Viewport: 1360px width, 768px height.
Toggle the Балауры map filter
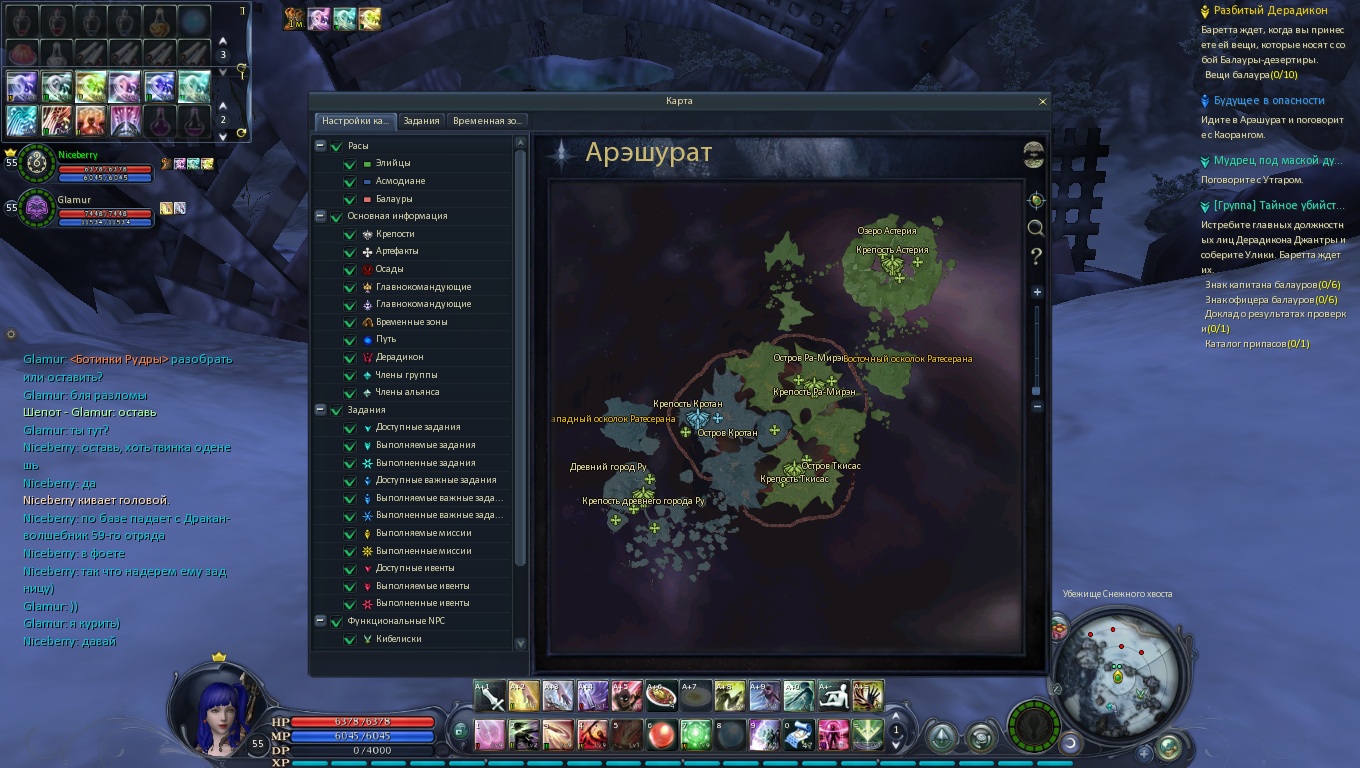coord(350,199)
